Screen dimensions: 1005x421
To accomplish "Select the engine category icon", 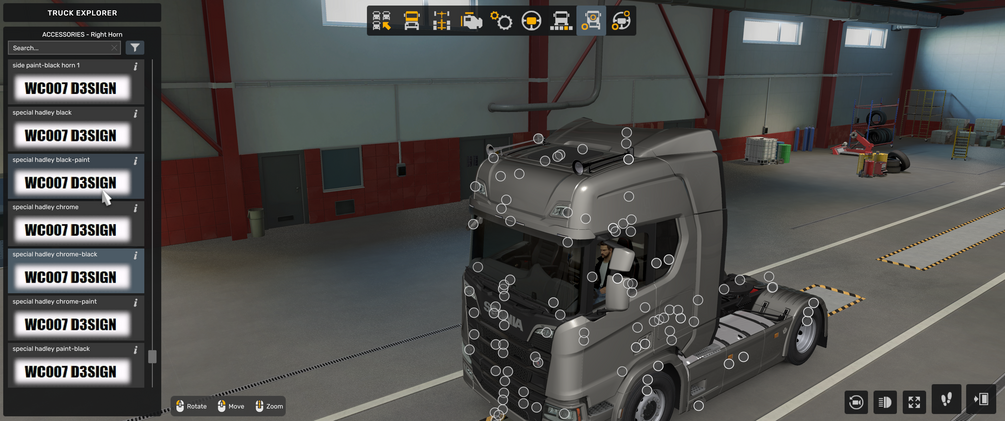I will (471, 21).
